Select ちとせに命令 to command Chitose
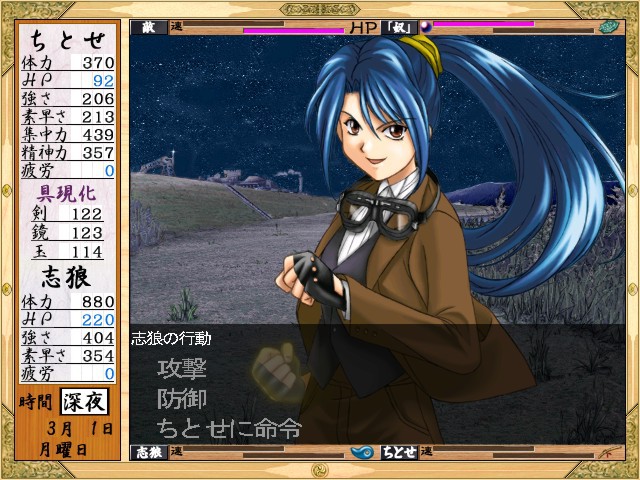The width and height of the screenshot is (640, 480). pyautogui.click(x=229, y=429)
